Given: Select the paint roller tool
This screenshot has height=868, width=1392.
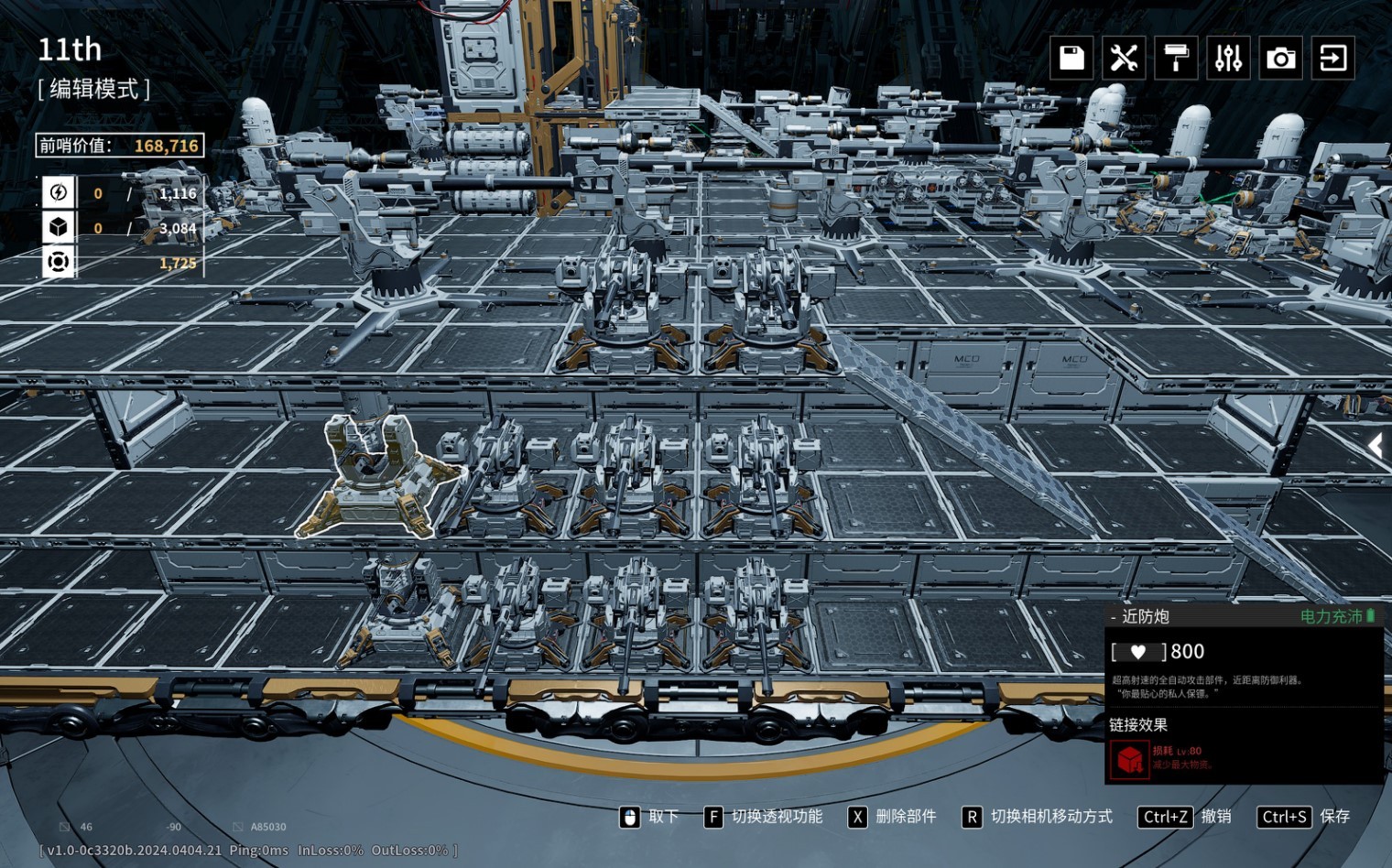Looking at the screenshot, I should [1176, 58].
